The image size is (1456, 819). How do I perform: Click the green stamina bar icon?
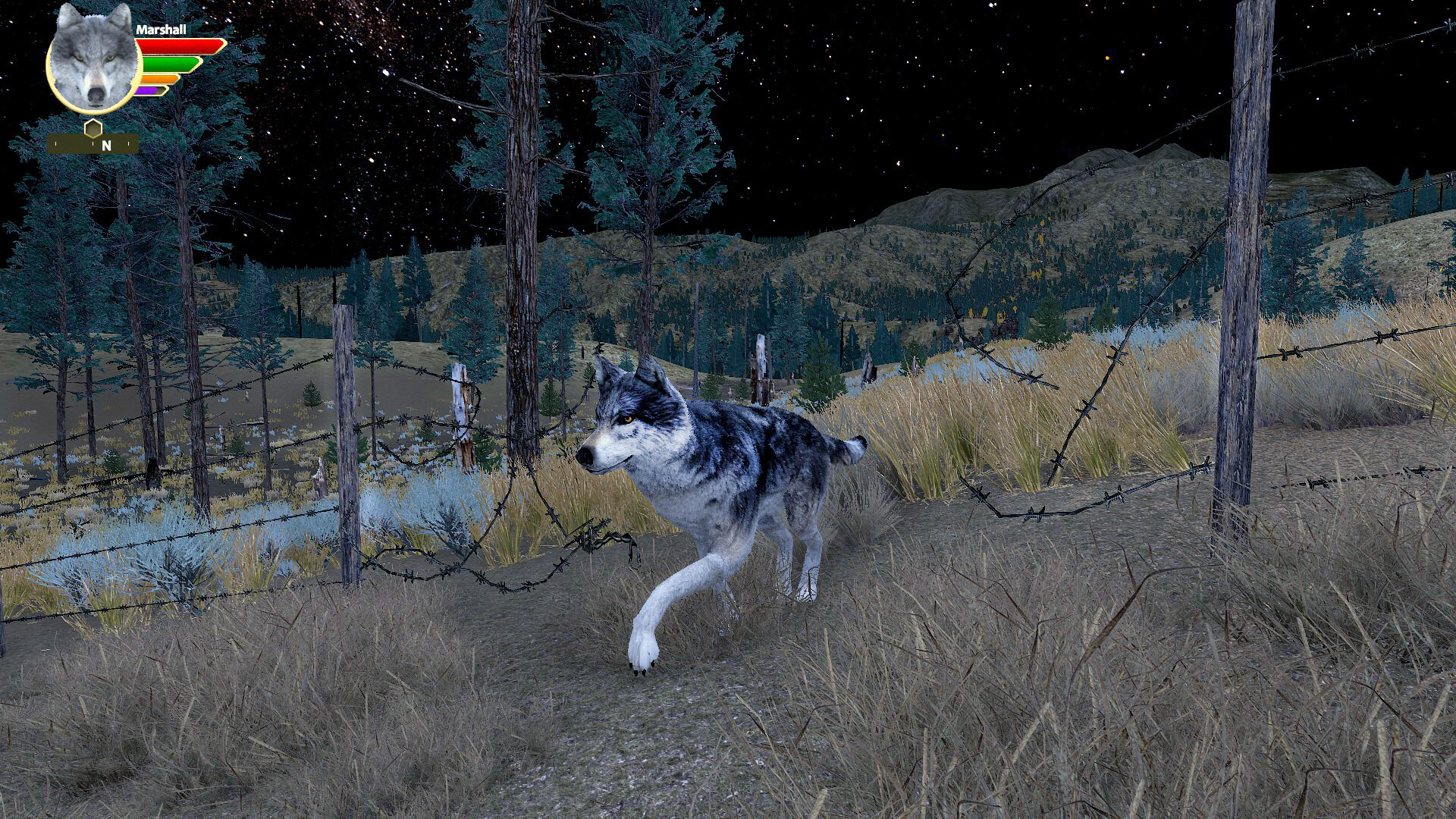[x=169, y=64]
